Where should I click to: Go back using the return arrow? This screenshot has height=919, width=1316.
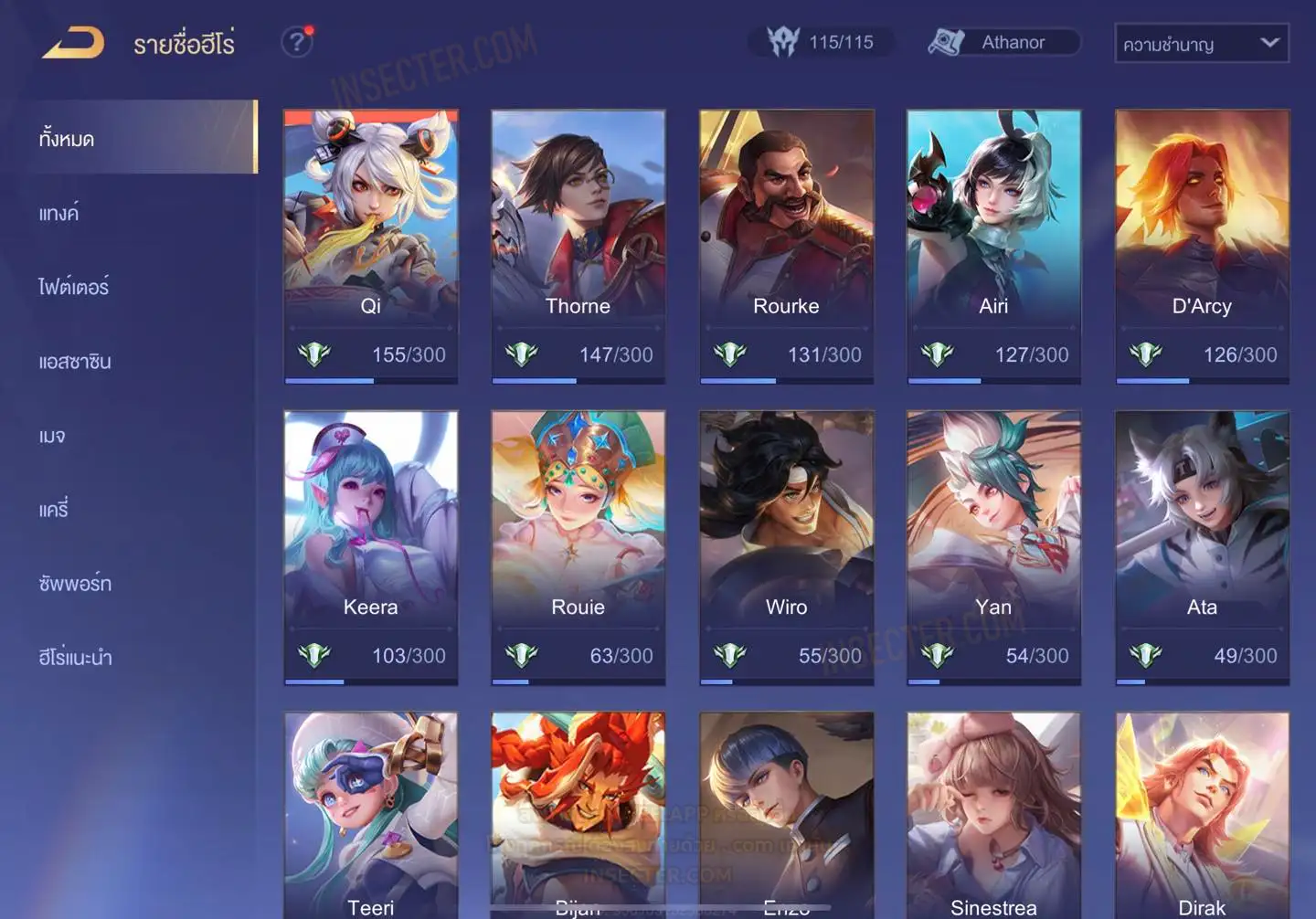(73, 43)
